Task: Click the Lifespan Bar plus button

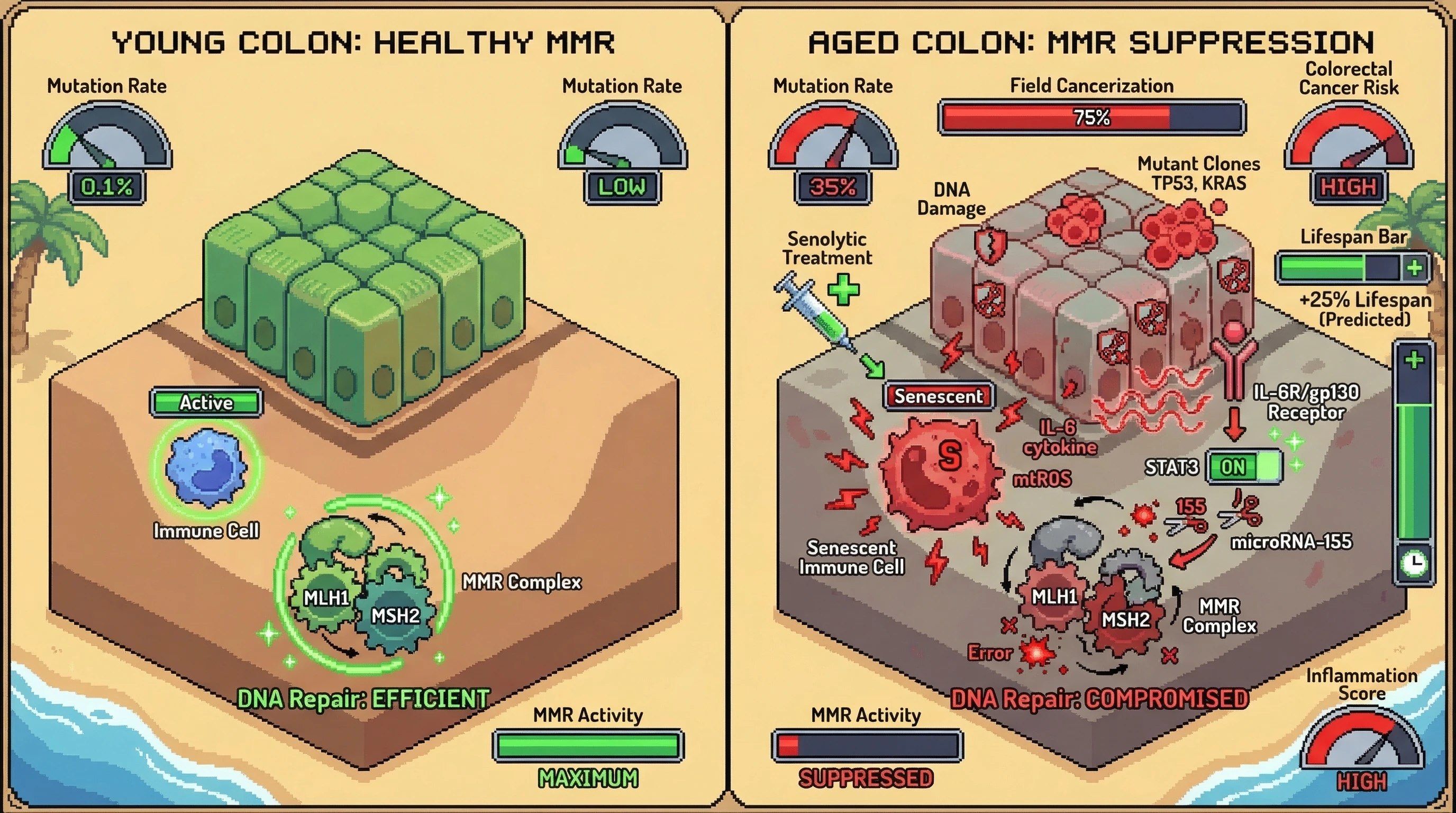Action: tap(1415, 267)
